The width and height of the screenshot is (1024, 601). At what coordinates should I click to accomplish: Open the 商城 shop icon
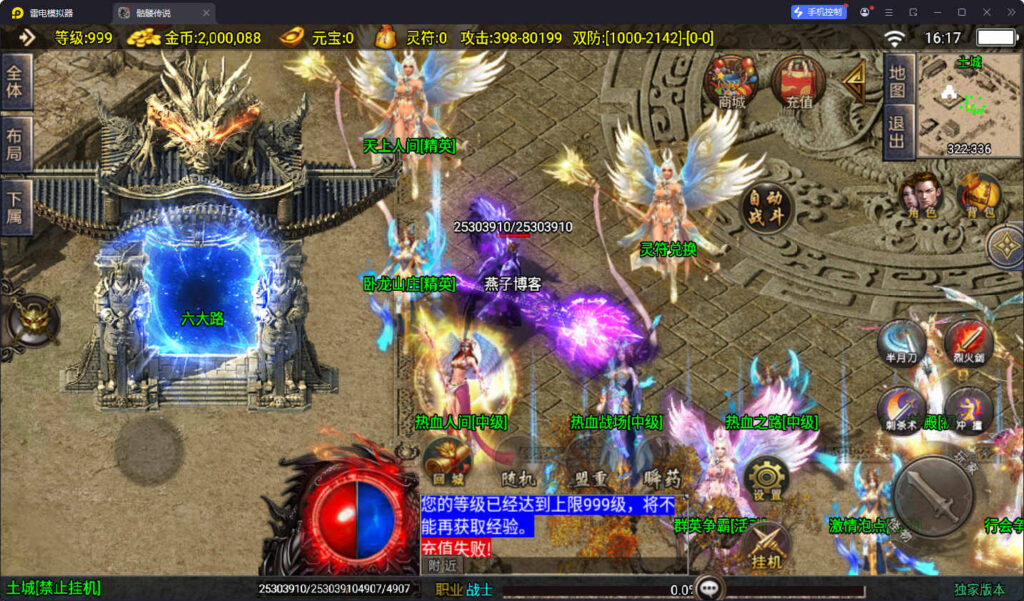[731, 80]
